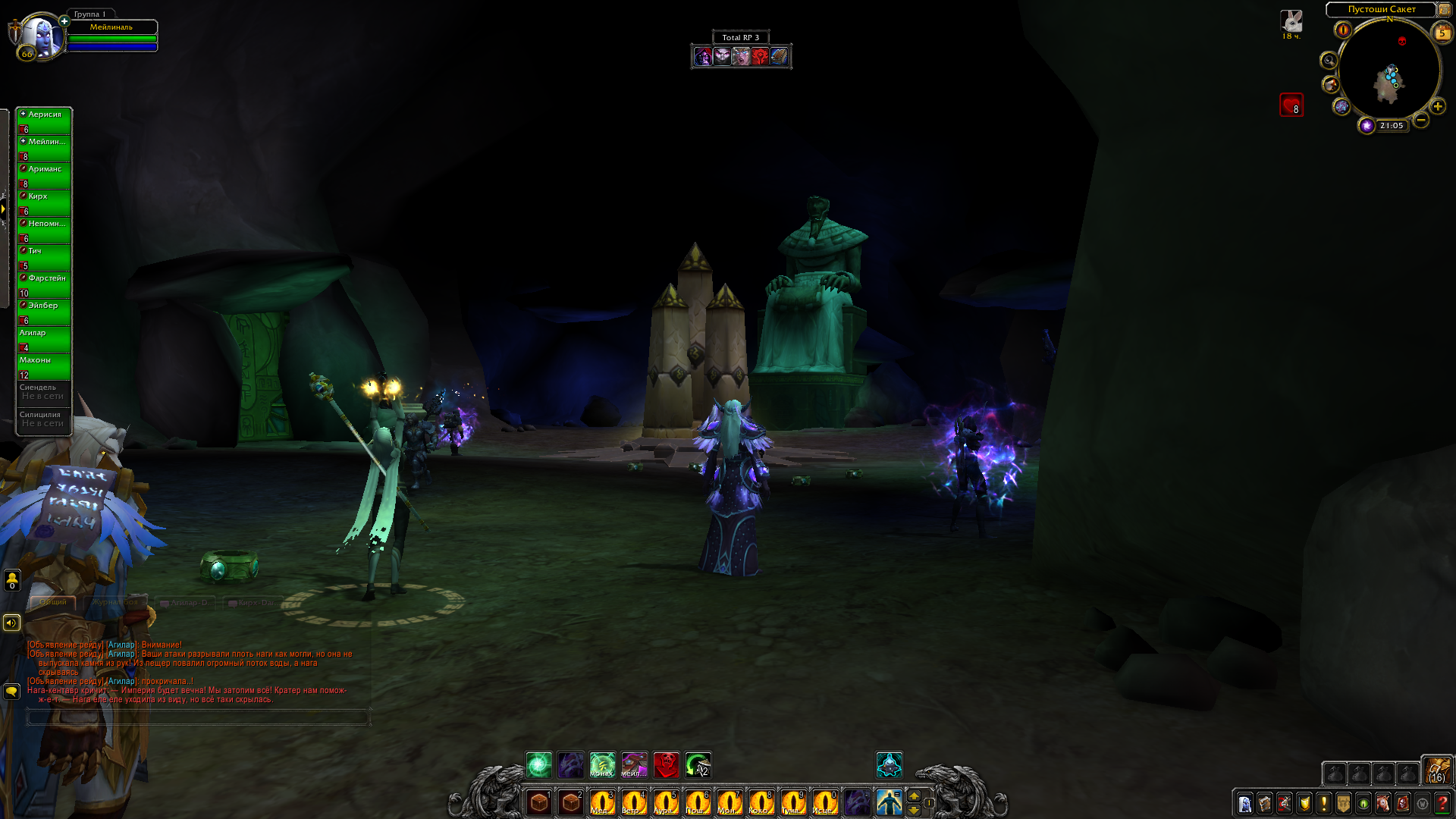Open the world map button beside zone name
The height and width of the screenshot is (819, 1456).
[1445, 10]
